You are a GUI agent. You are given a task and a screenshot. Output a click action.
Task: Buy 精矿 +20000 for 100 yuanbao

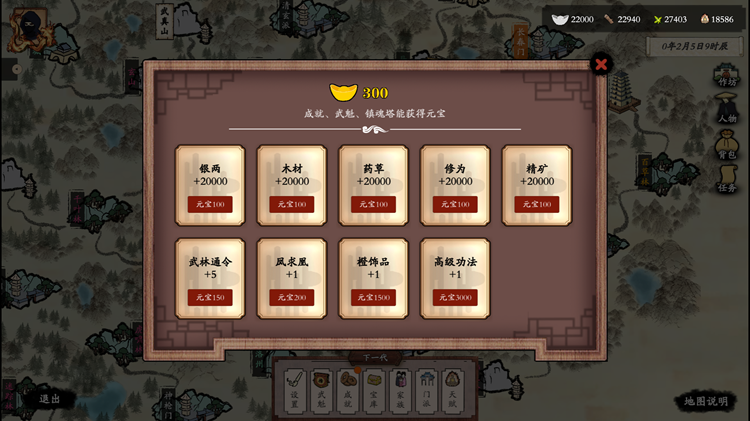pos(537,204)
